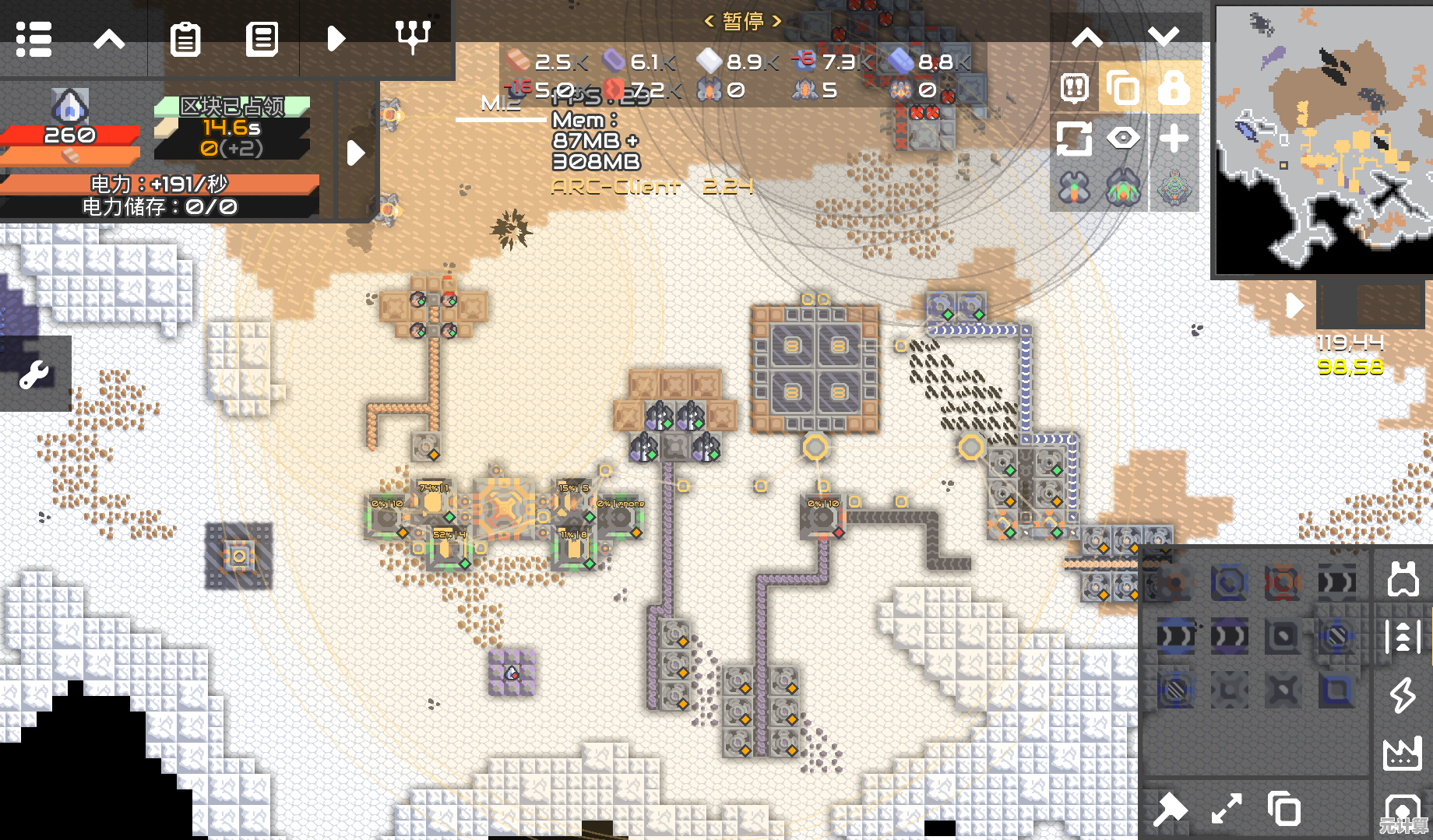Open the main menu list icon
This screenshot has height=840, width=1433.
[x=33, y=38]
